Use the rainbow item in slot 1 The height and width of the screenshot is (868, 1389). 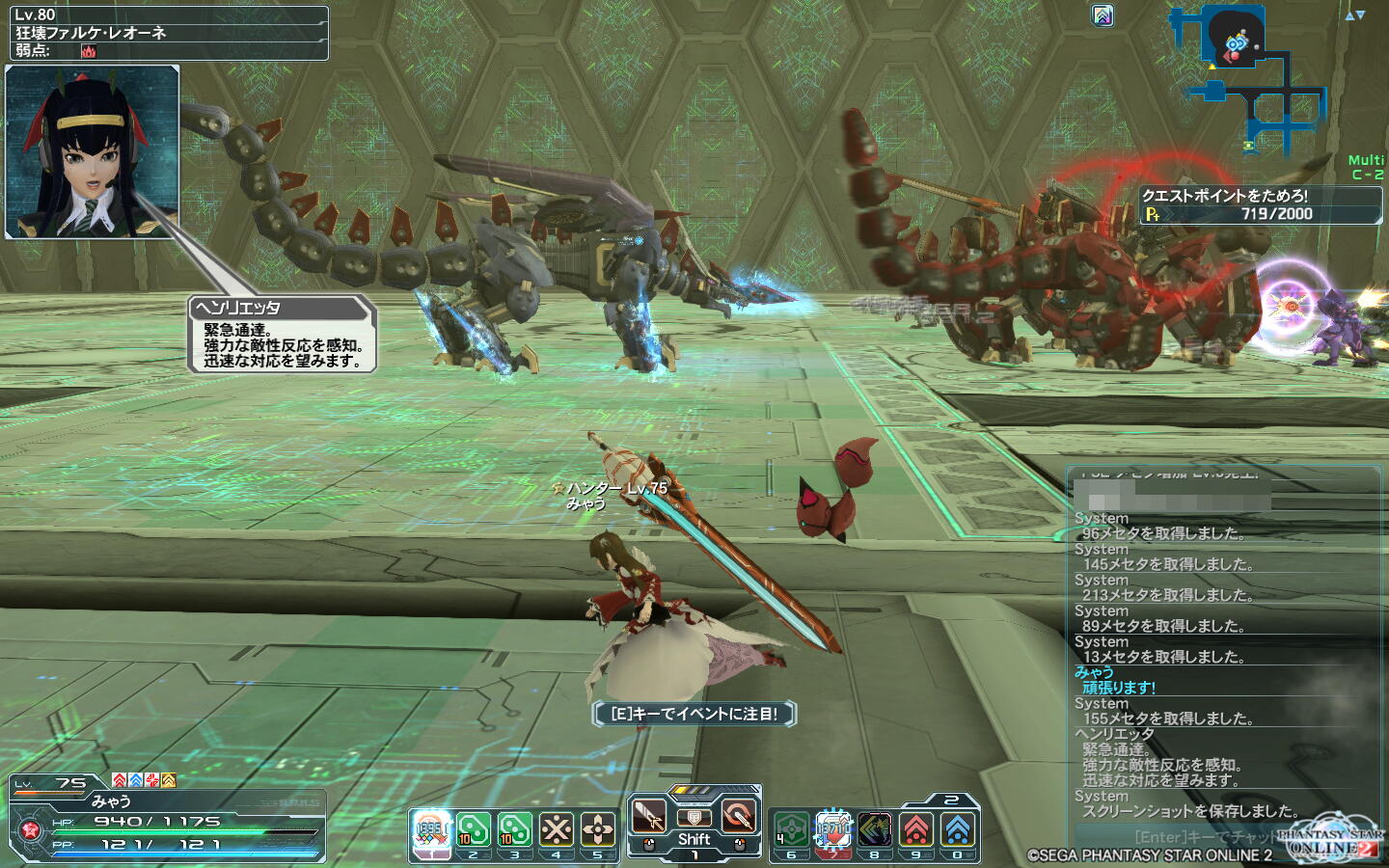point(431,829)
